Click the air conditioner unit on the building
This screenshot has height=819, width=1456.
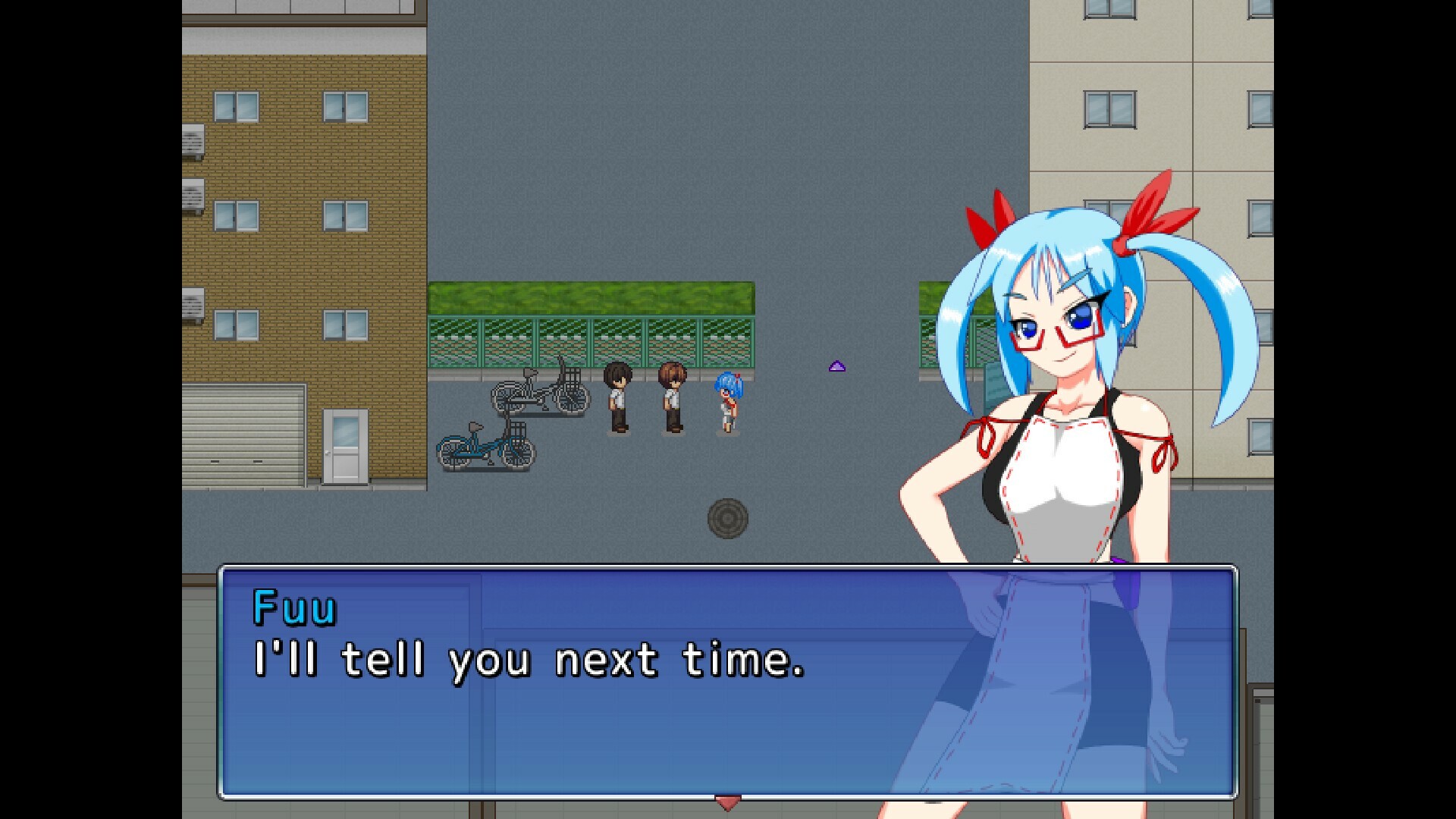[x=193, y=140]
